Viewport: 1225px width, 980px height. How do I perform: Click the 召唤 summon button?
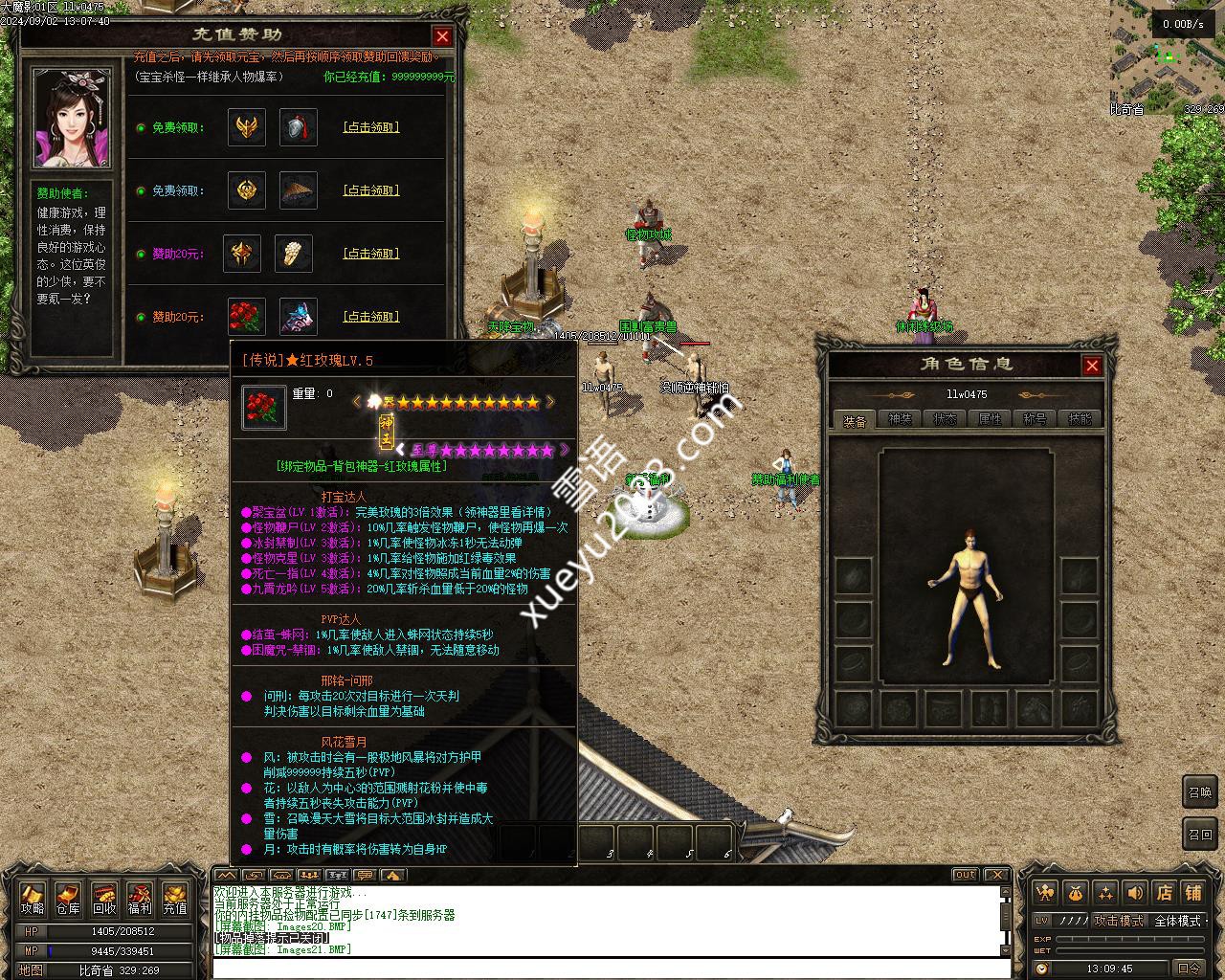pos(1199,792)
